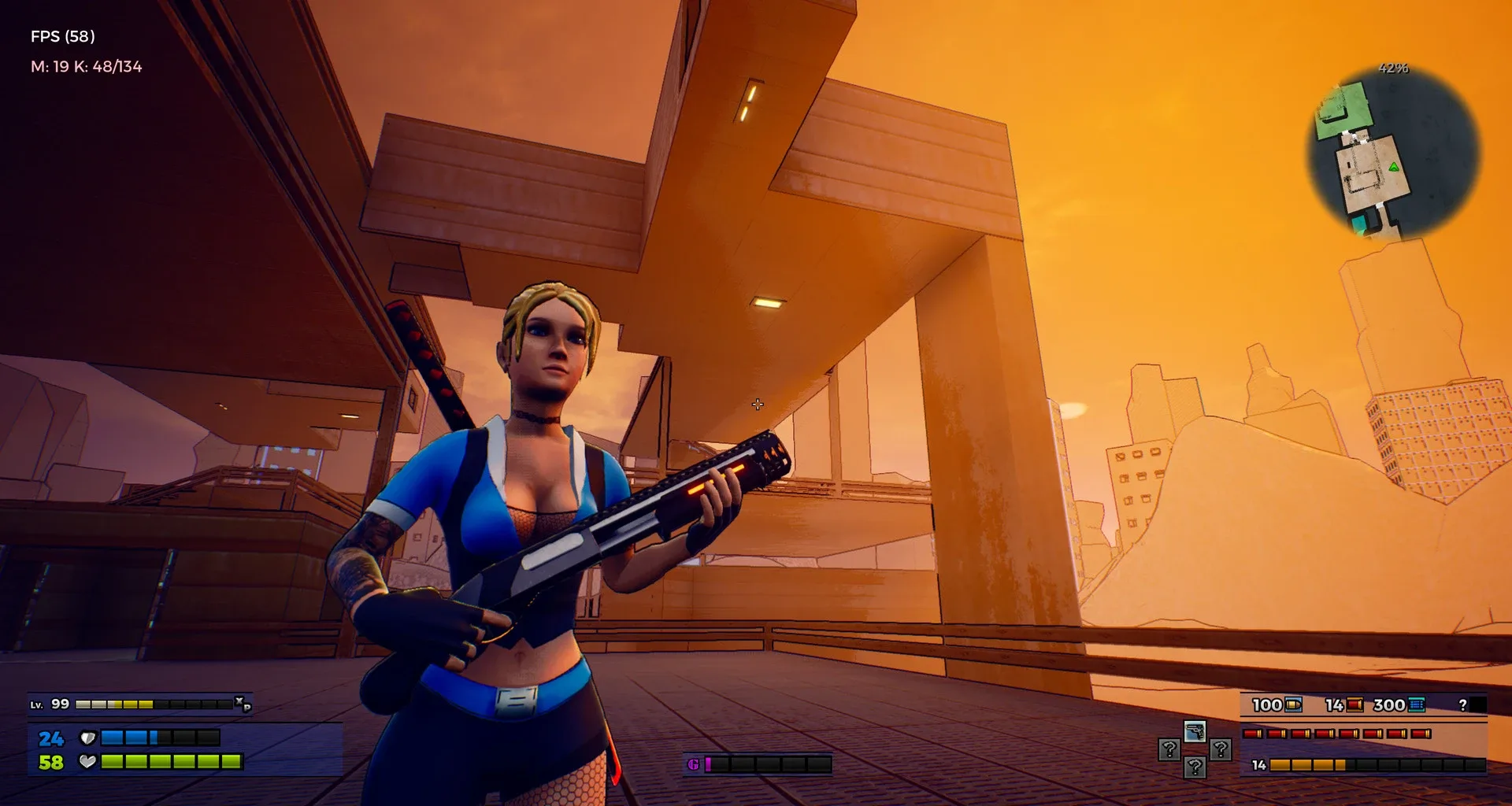Click the shotgun shell icon next to 14

tap(1356, 705)
